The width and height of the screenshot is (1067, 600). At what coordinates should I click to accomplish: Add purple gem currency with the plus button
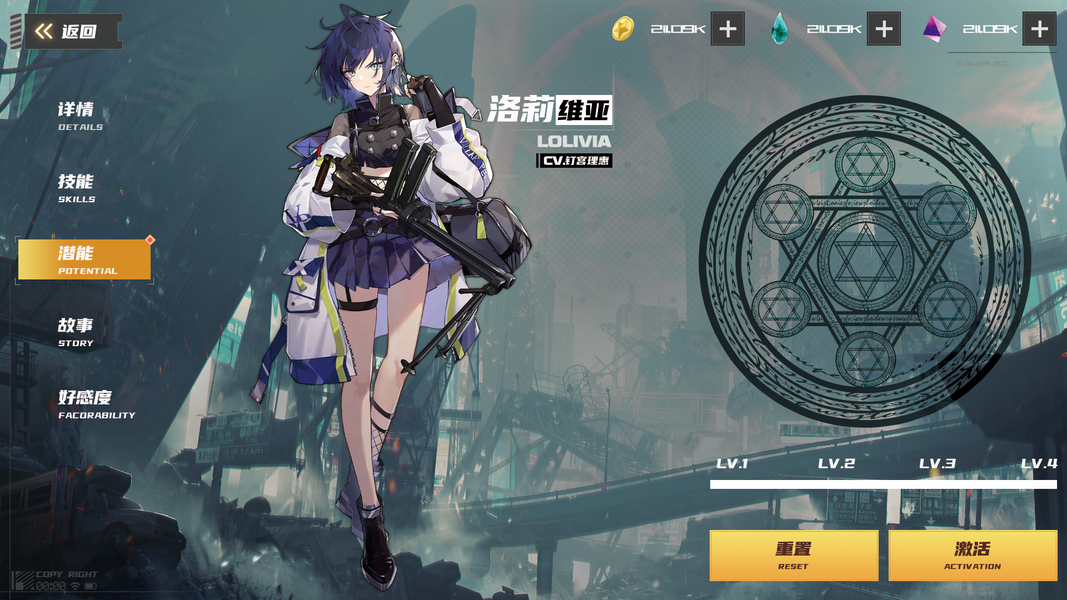(x=1040, y=29)
